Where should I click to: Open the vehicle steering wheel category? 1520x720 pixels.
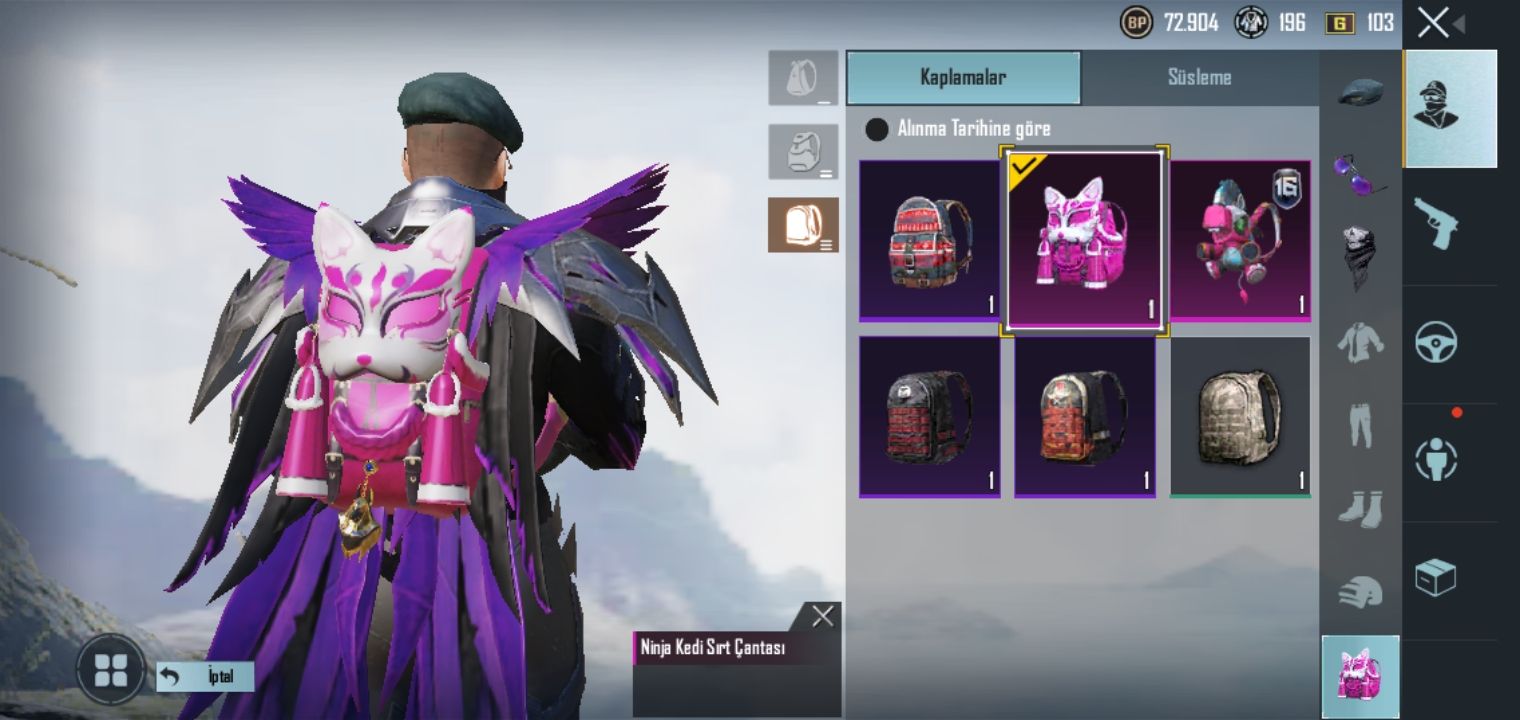point(1435,342)
